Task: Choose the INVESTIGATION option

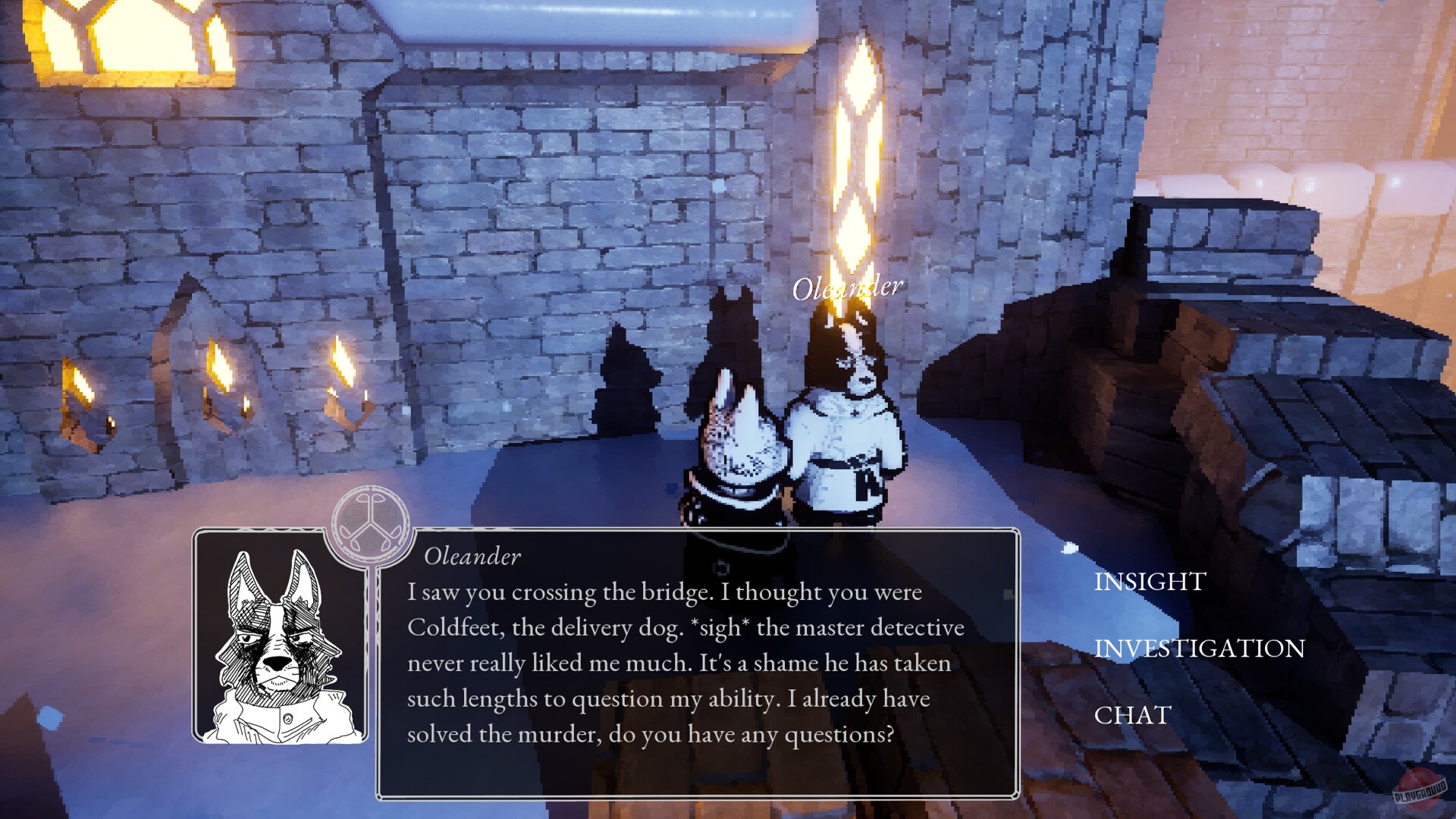Action: [1198, 649]
